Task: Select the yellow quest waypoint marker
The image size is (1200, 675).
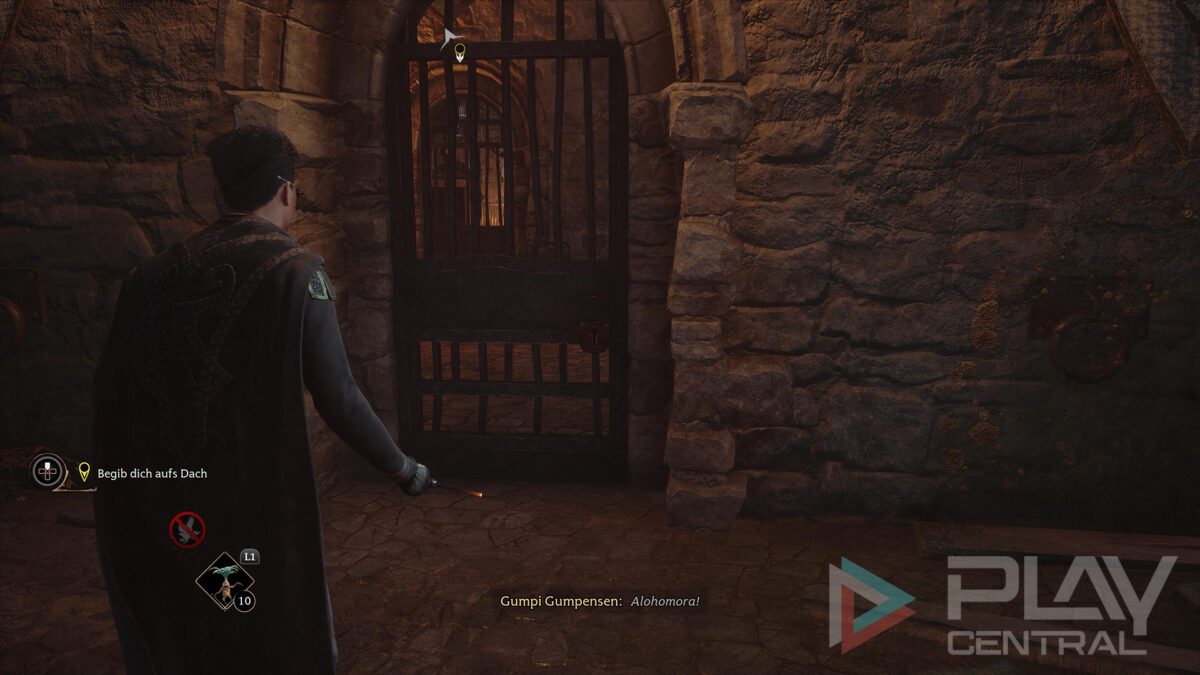Action: pyautogui.click(x=460, y=51)
